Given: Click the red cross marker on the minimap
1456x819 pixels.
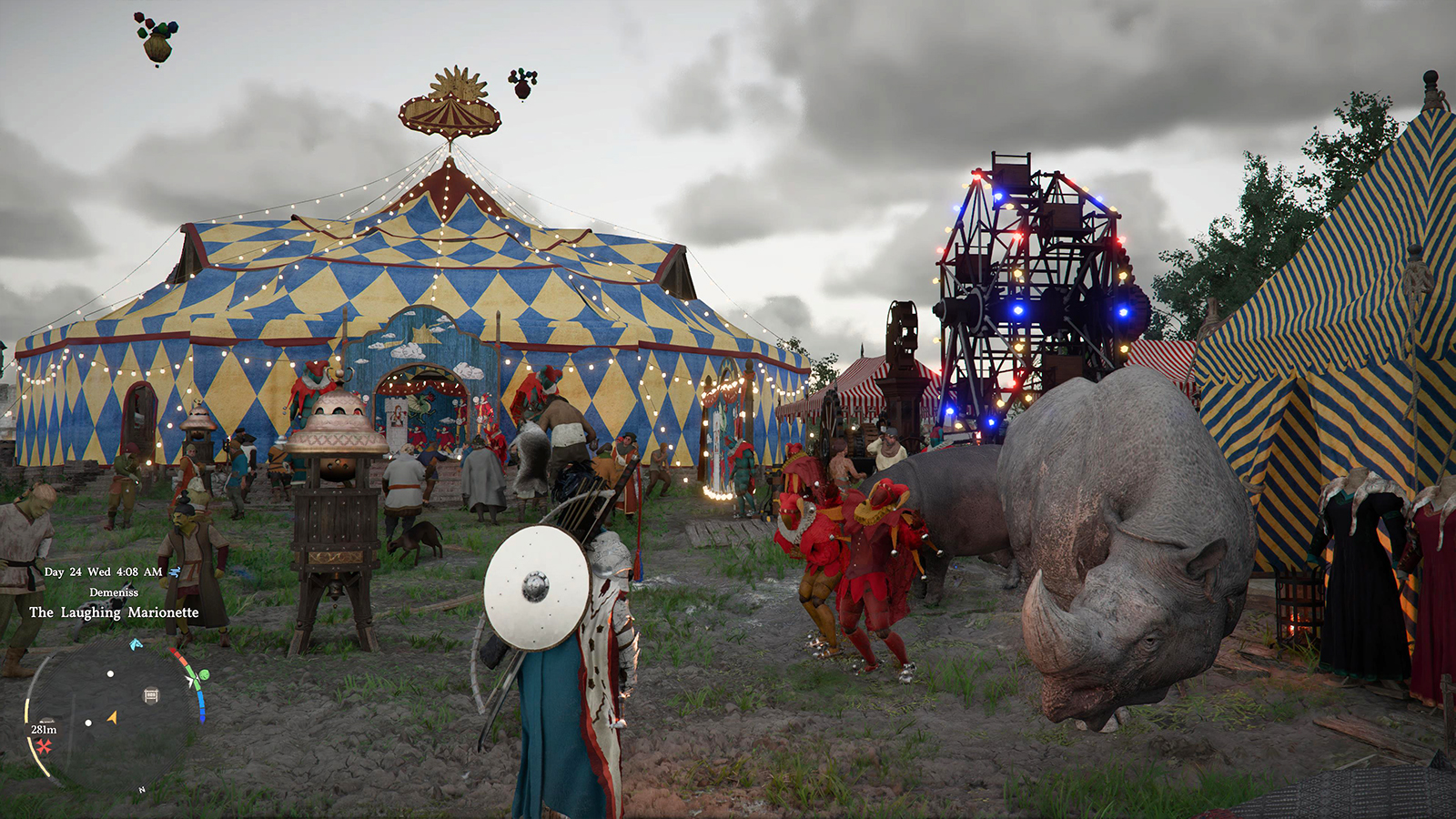Looking at the screenshot, I should [x=44, y=747].
